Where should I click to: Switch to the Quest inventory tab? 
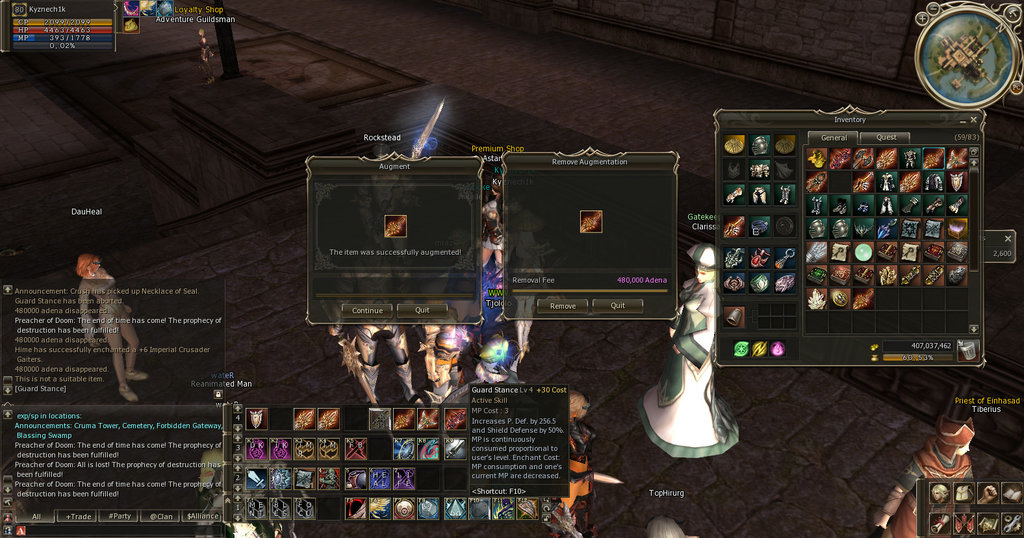pos(887,137)
